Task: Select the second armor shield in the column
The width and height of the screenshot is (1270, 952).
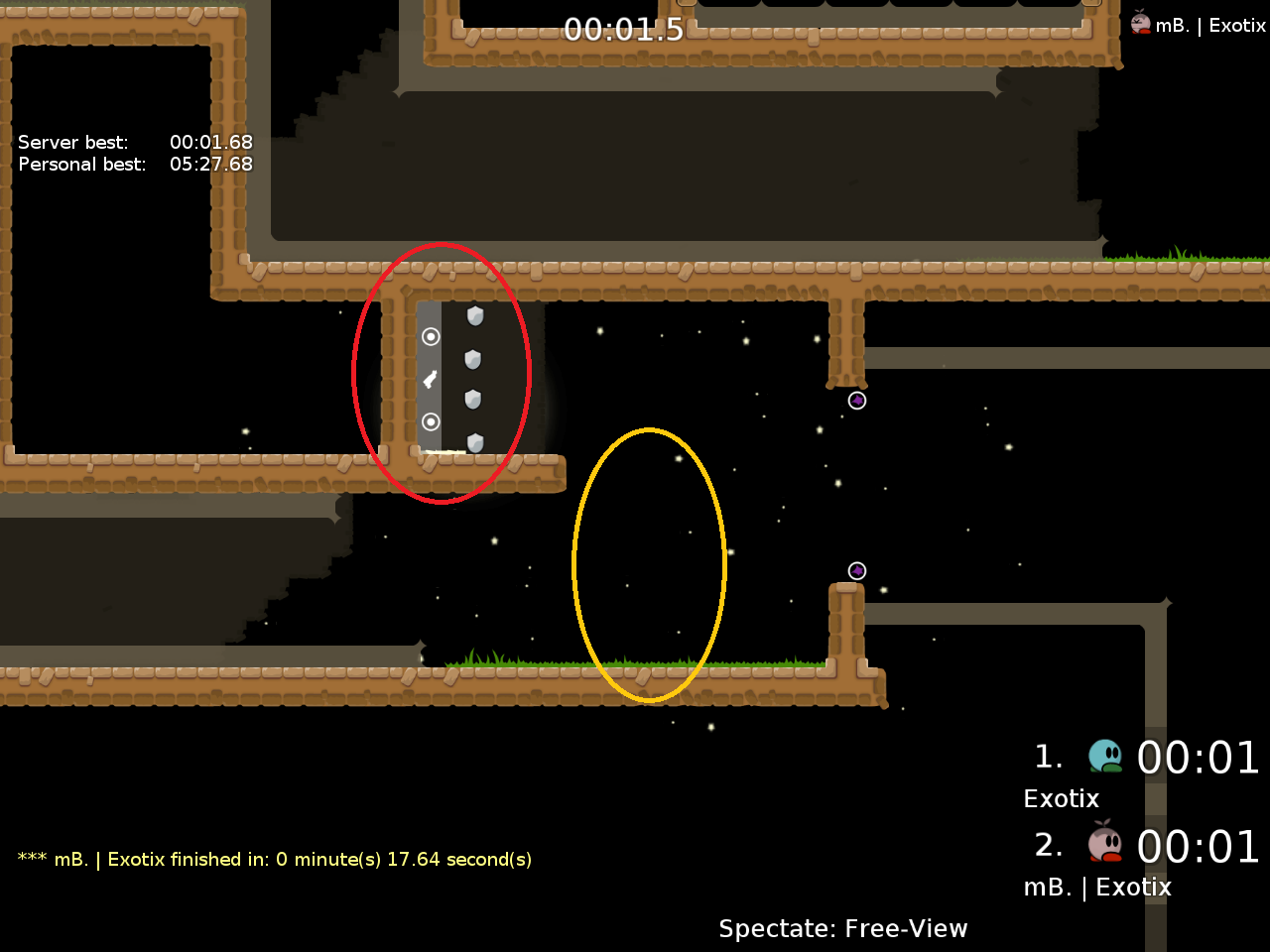Action: click(471, 357)
